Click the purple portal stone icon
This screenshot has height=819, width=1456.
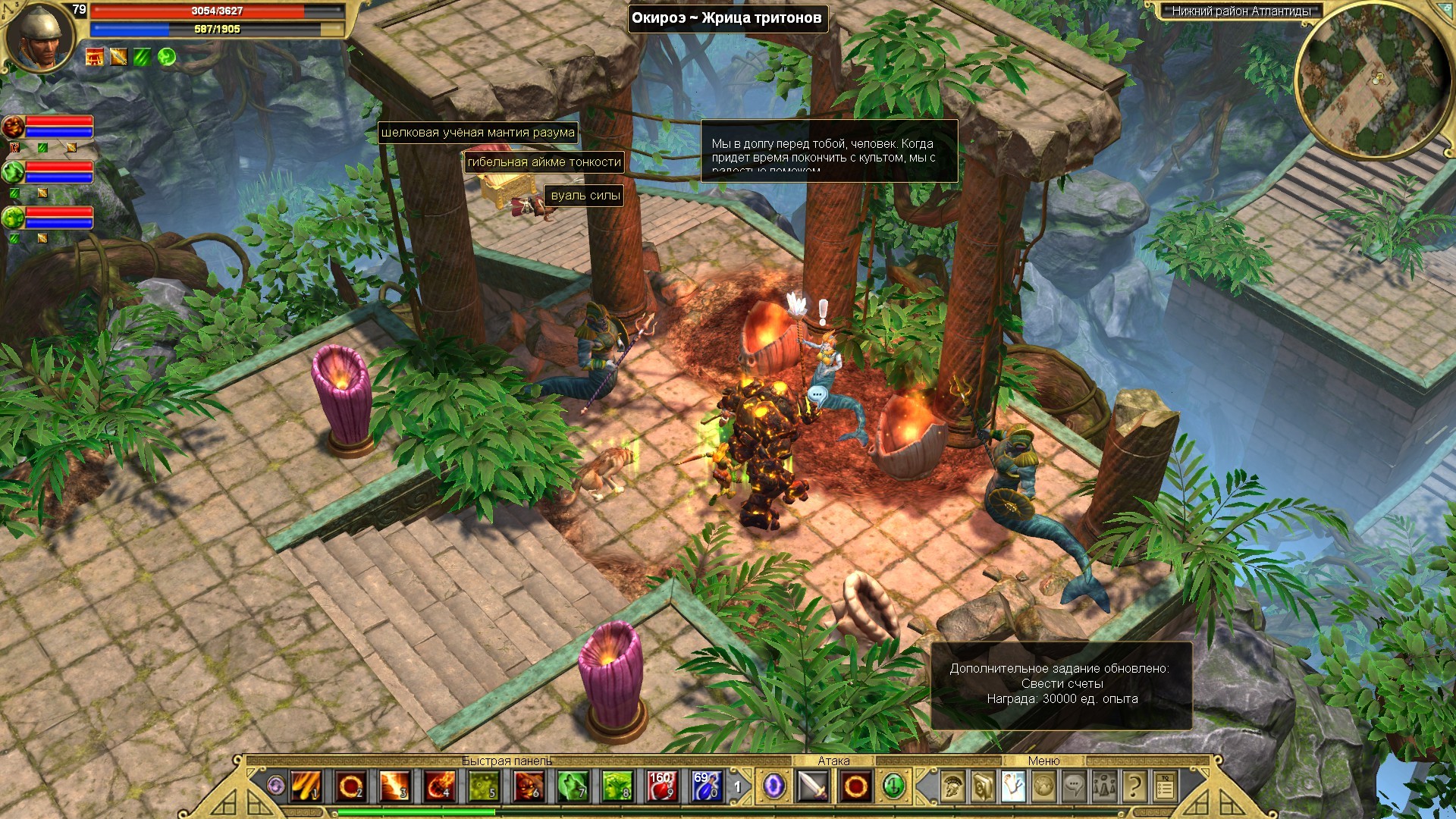tap(773, 786)
